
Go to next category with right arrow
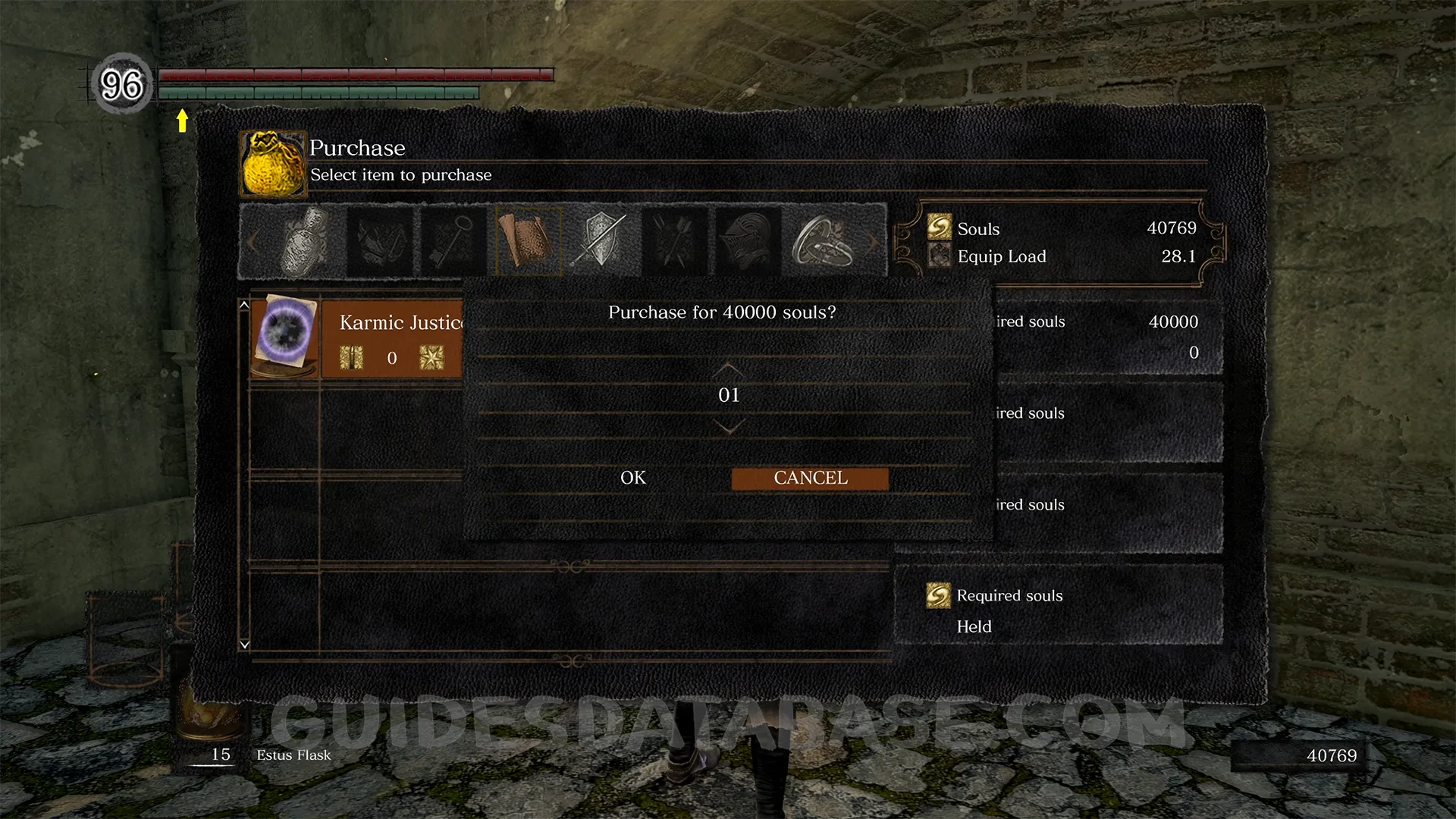click(x=874, y=243)
